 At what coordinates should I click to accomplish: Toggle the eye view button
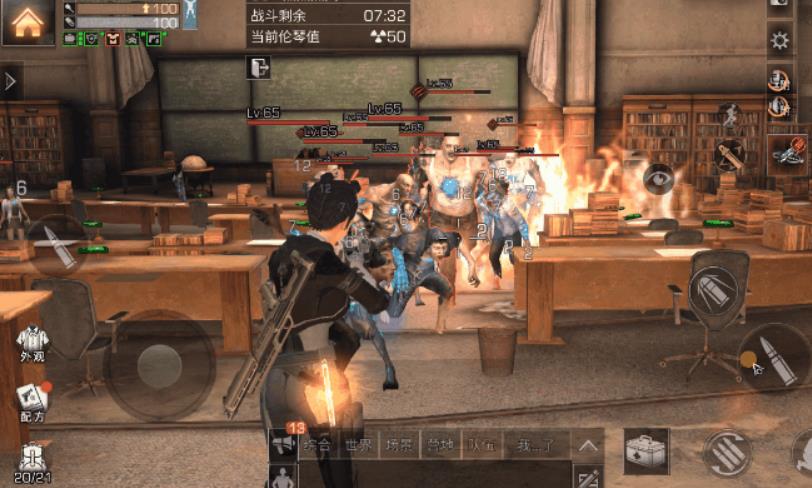tap(658, 180)
